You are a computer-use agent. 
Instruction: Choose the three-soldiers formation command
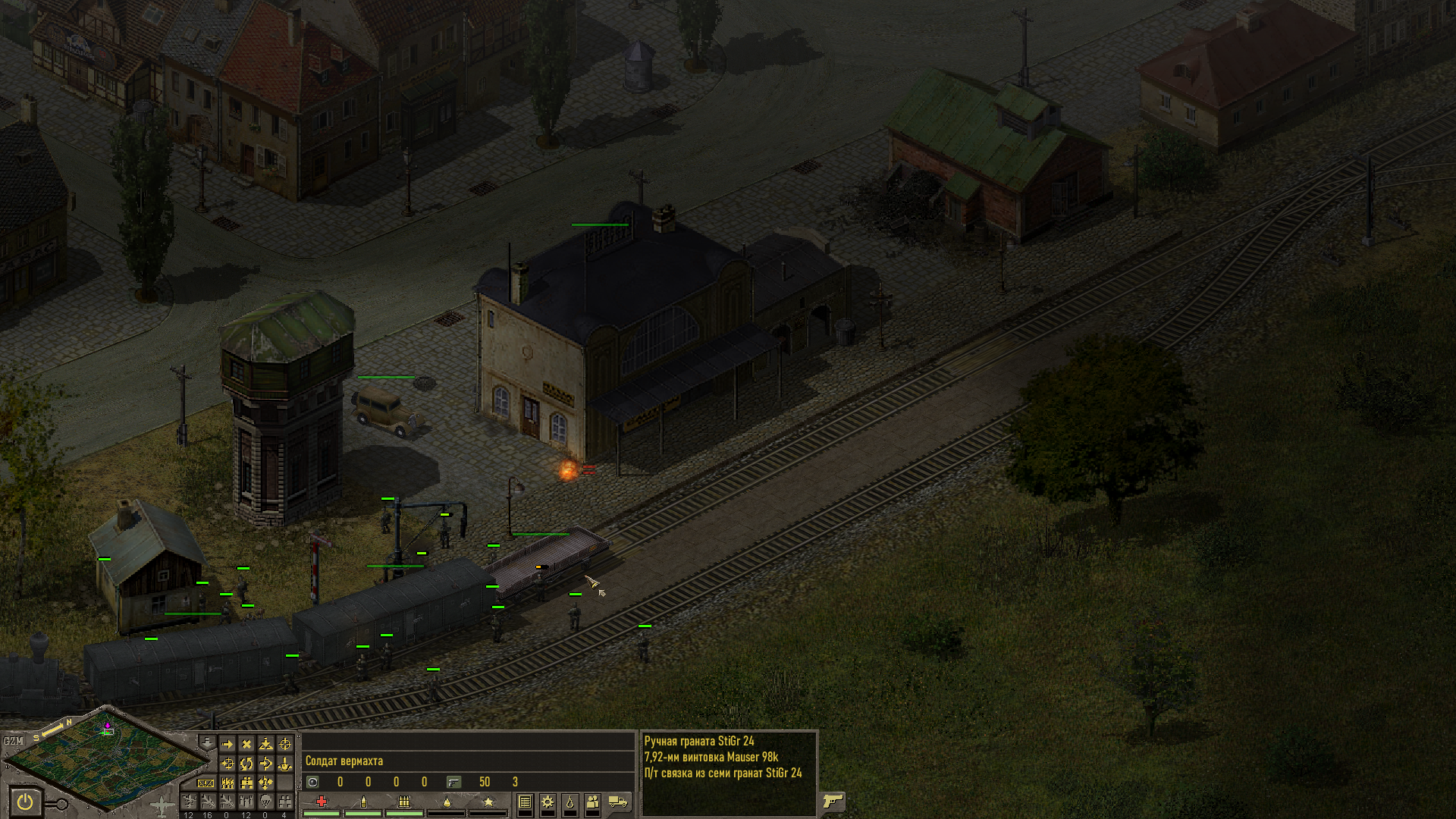coord(227,783)
